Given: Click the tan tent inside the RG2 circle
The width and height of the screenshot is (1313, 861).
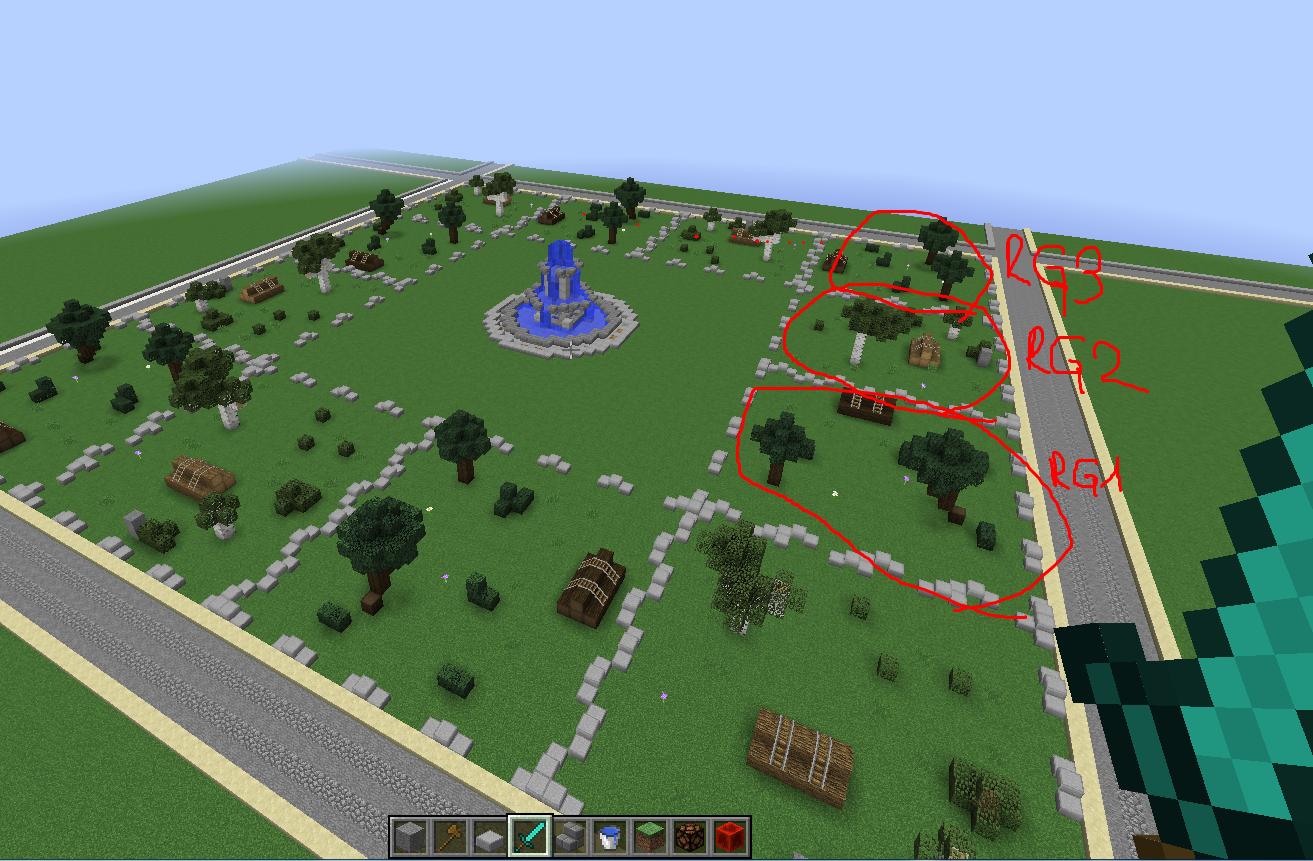Looking at the screenshot, I should point(925,350).
